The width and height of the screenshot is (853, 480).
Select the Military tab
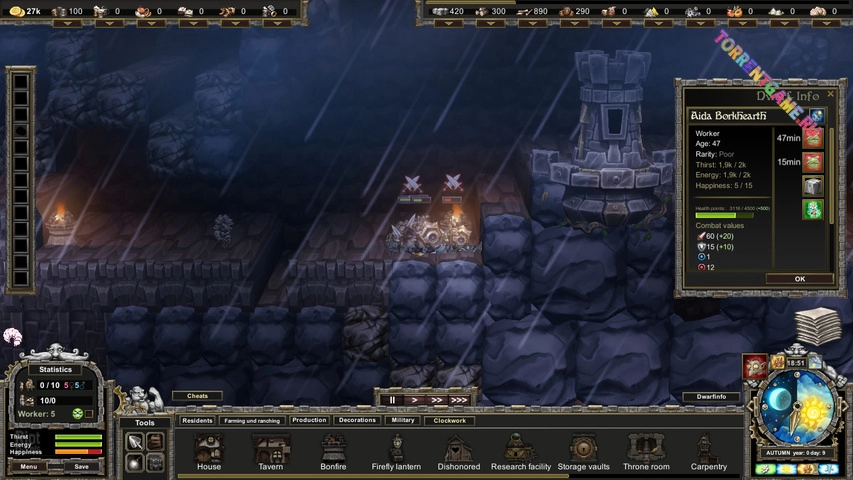(403, 421)
